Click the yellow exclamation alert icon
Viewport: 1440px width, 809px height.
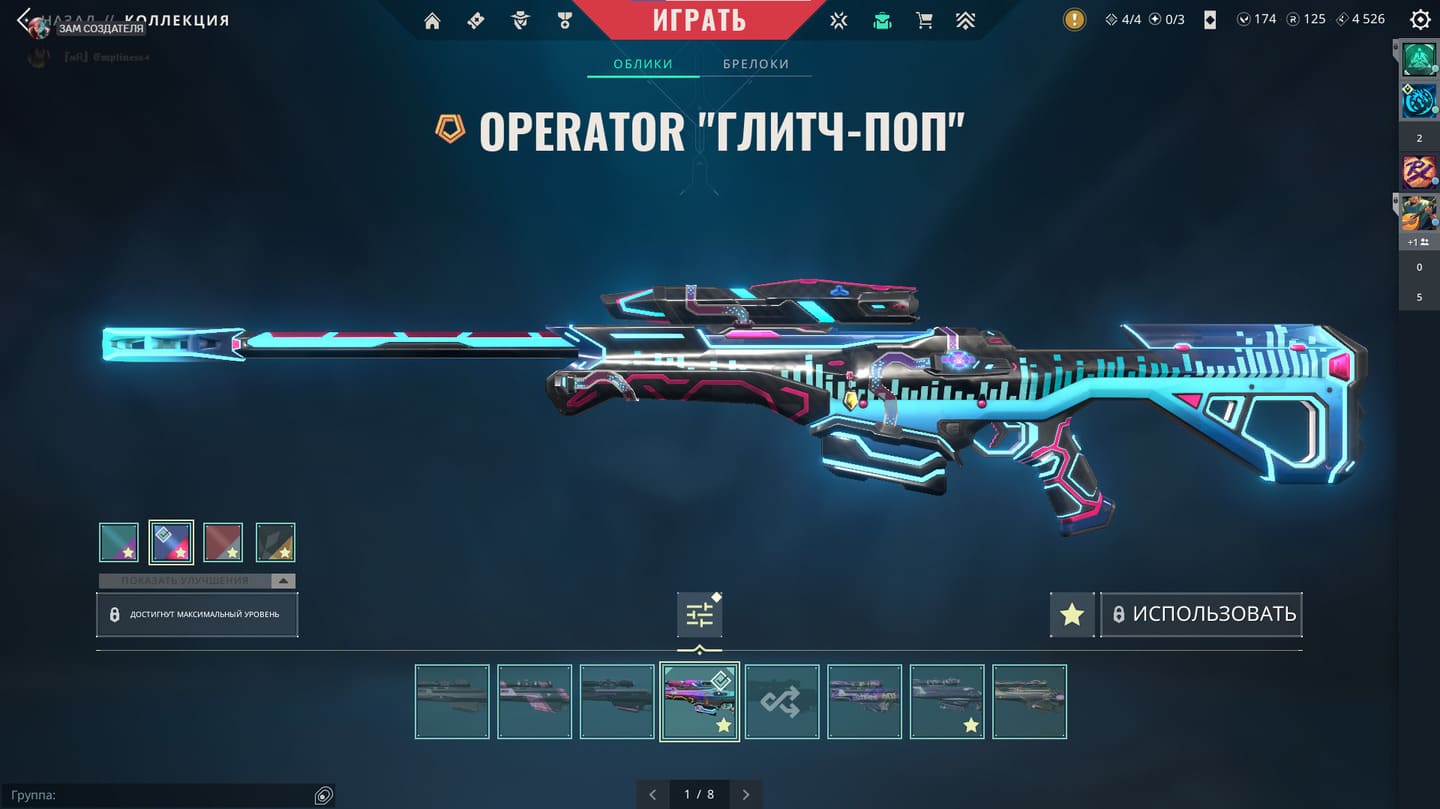click(1074, 19)
